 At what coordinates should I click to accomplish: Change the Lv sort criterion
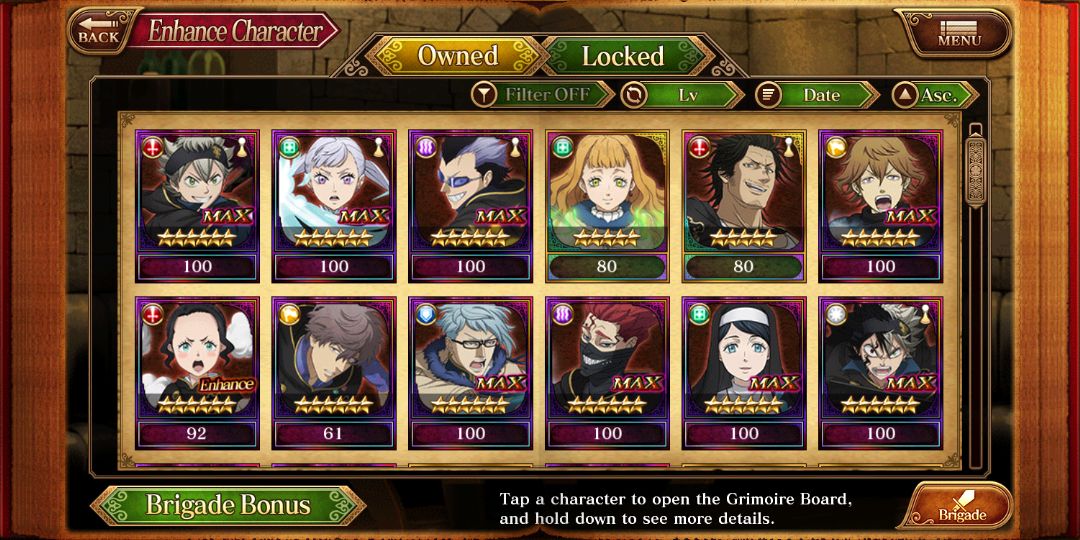(x=683, y=95)
